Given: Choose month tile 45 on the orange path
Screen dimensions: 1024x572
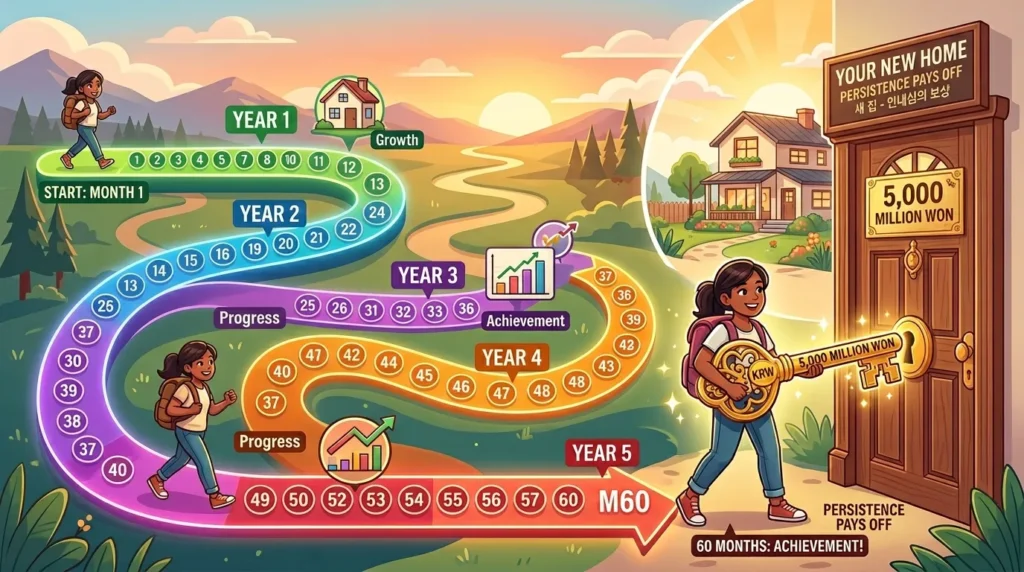Looking at the screenshot, I should (424, 376).
